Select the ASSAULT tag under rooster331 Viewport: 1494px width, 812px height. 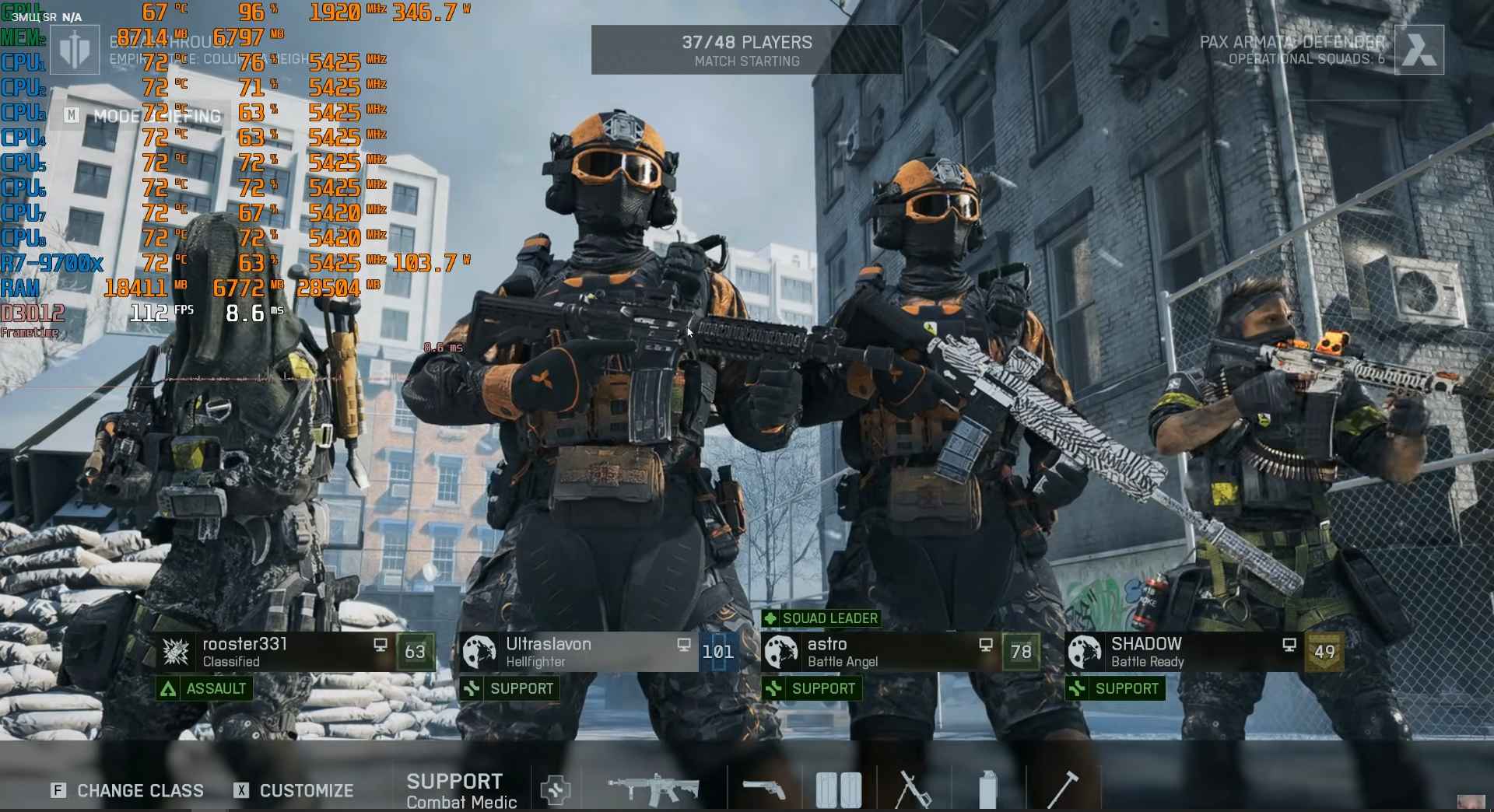(204, 688)
